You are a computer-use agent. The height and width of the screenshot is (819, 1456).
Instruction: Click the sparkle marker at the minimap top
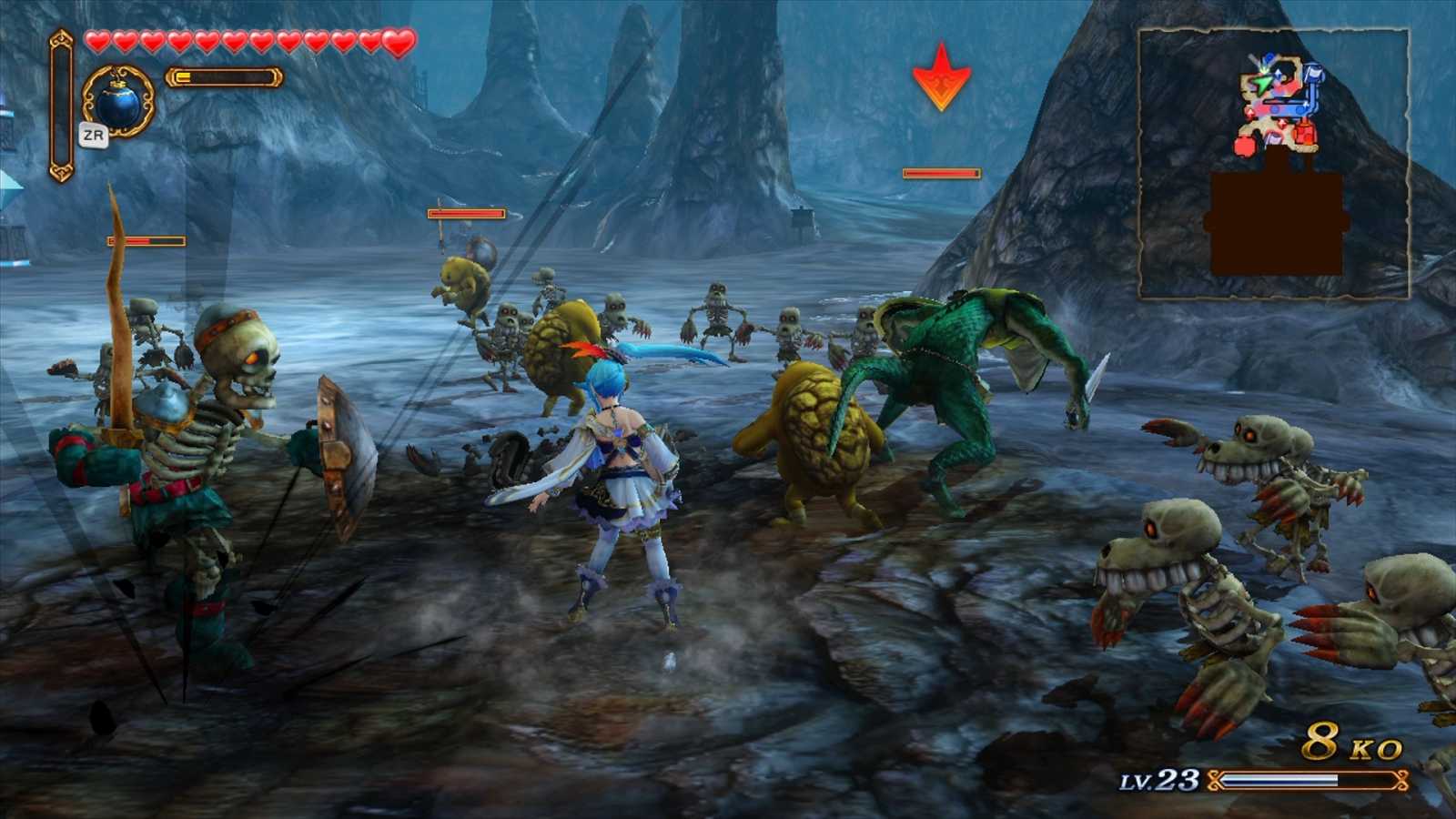[x=1264, y=69]
